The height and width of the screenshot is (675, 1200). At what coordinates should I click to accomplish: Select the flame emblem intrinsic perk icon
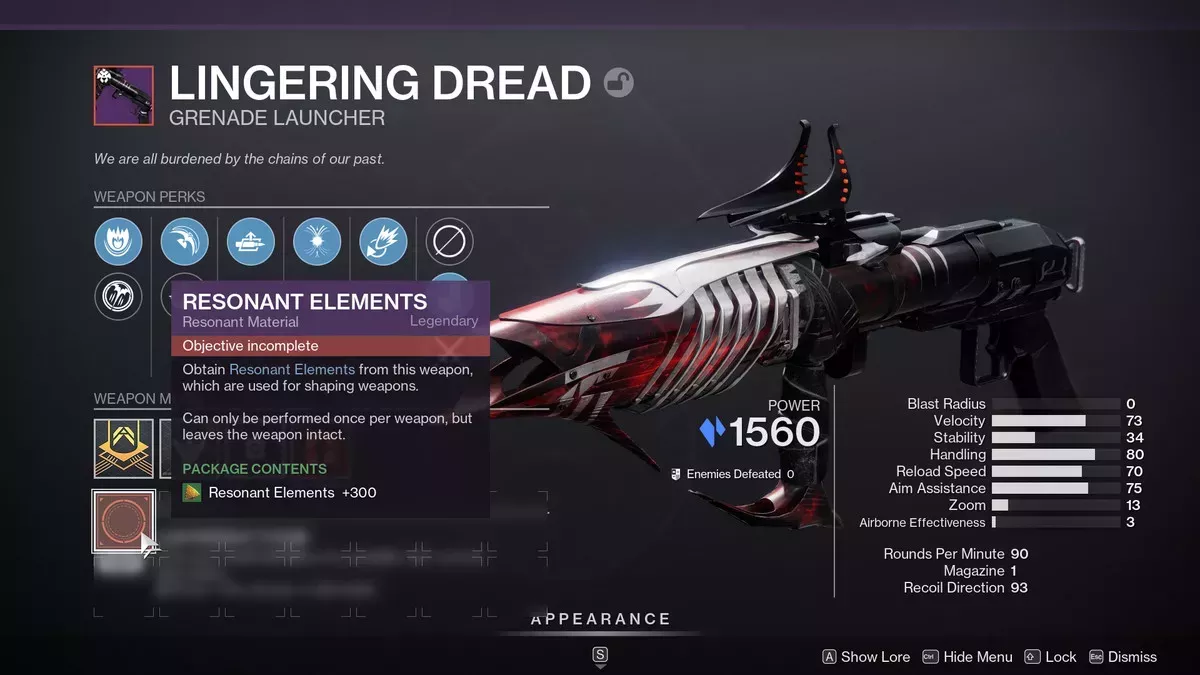coord(119,242)
